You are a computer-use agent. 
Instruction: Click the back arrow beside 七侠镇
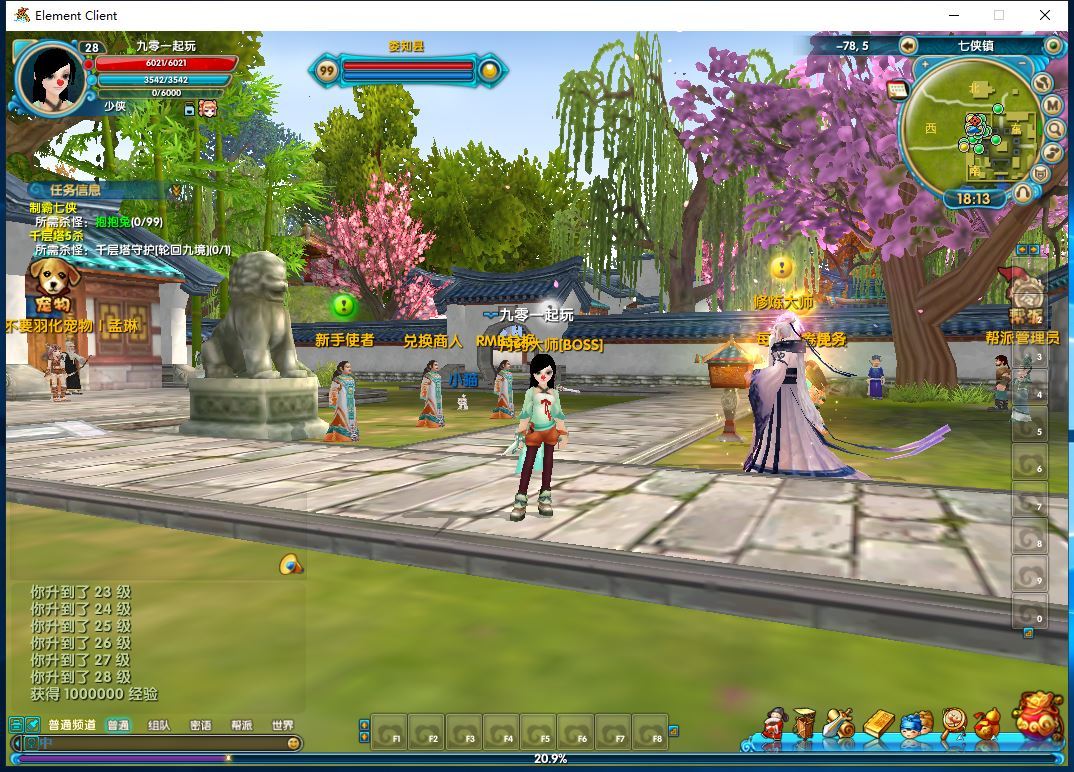(x=908, y=45)
